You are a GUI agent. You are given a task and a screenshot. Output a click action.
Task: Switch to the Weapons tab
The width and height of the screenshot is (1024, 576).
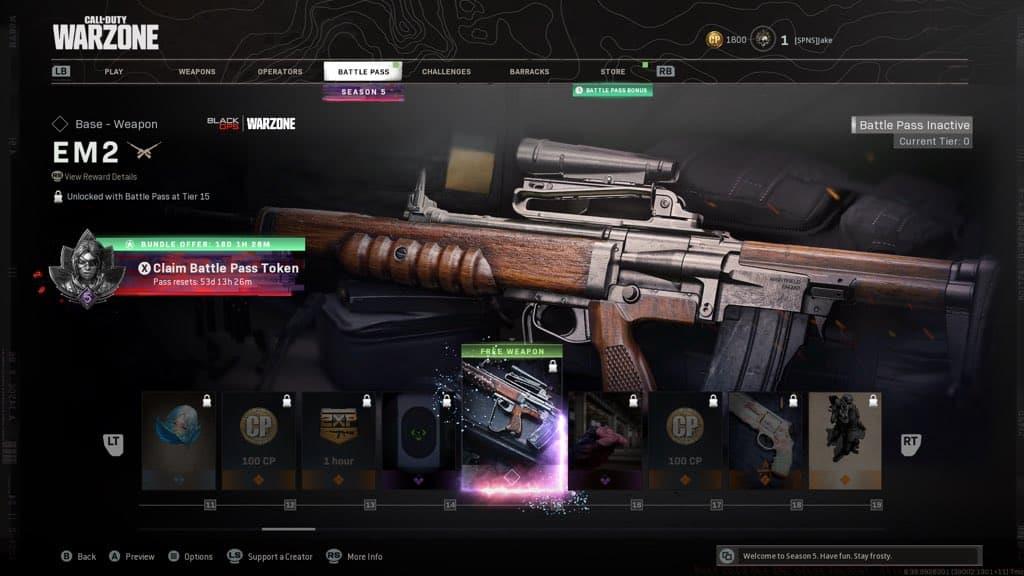pyautogui.click(x=197, y=72)
